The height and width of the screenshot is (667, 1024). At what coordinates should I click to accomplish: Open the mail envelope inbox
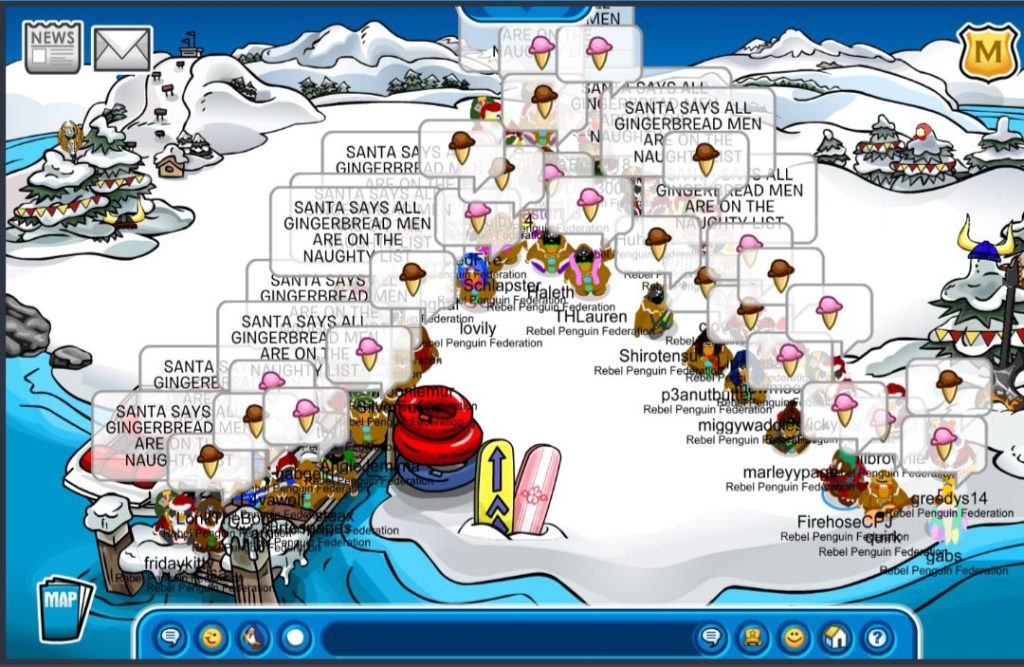point(122,49)
